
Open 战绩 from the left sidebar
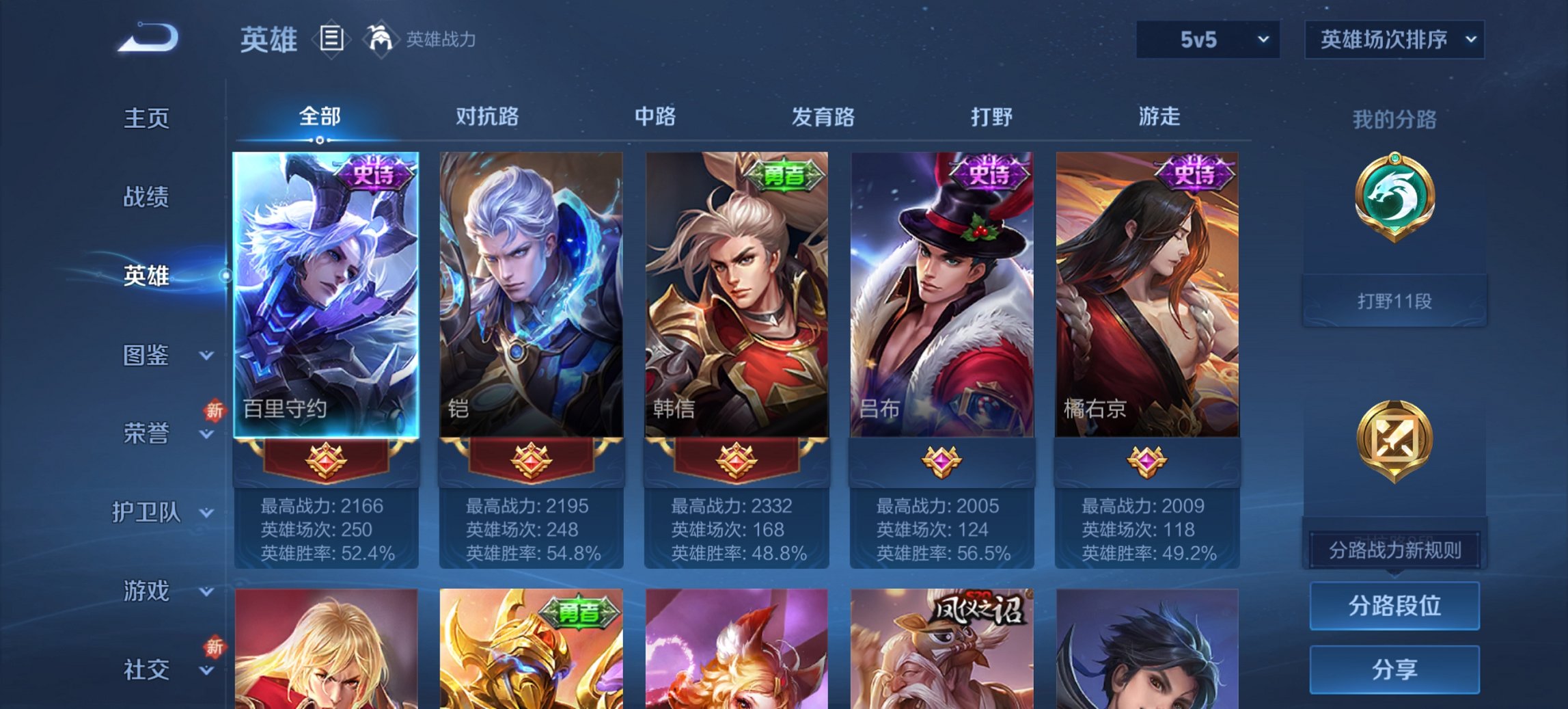[x=146, y=198]
